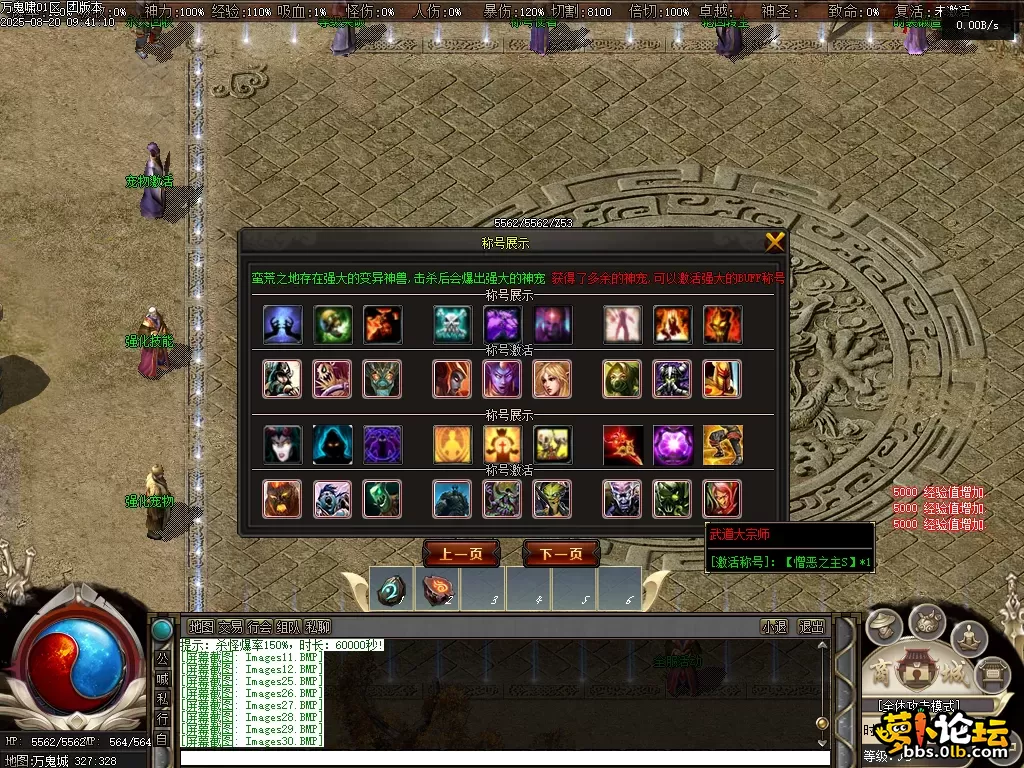
Task: Open the 交易 trade tab
Action: 230,627
